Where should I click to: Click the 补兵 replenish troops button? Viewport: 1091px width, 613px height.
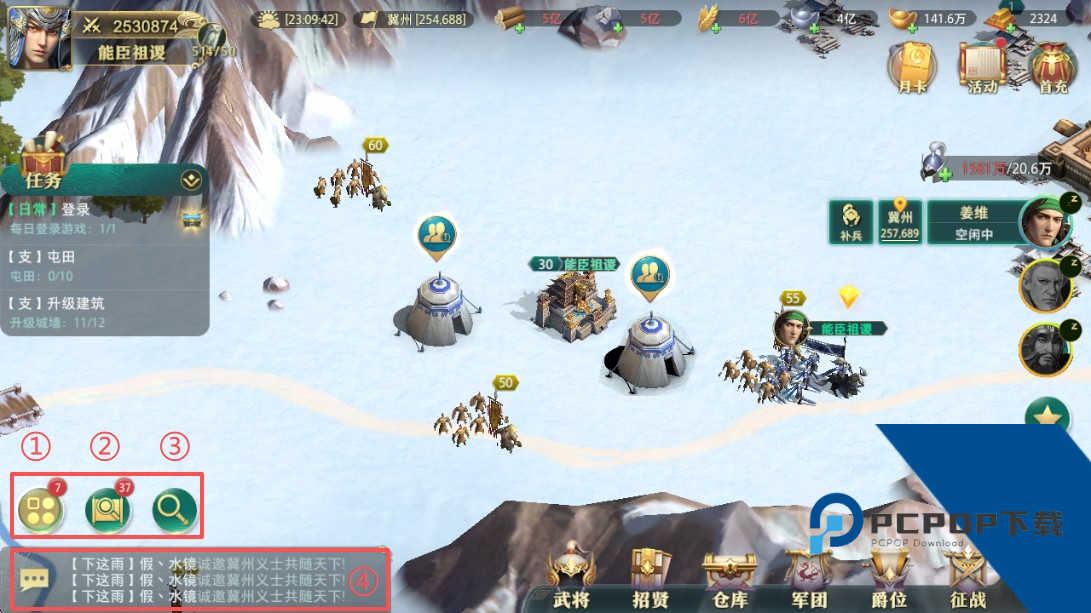(851, 221)
